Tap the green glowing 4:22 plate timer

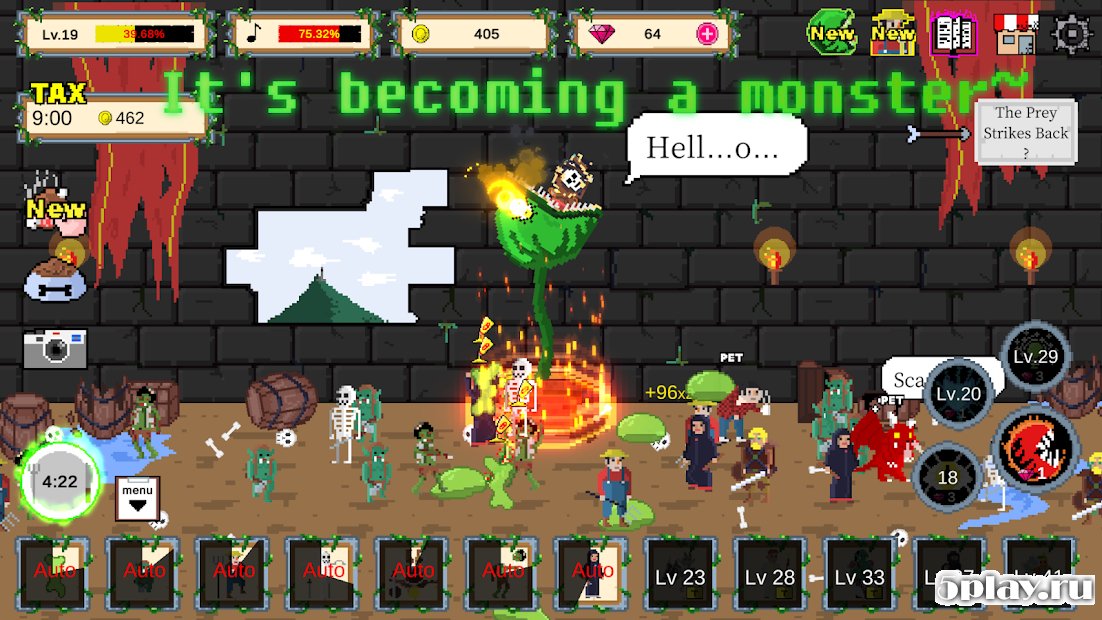60,481
